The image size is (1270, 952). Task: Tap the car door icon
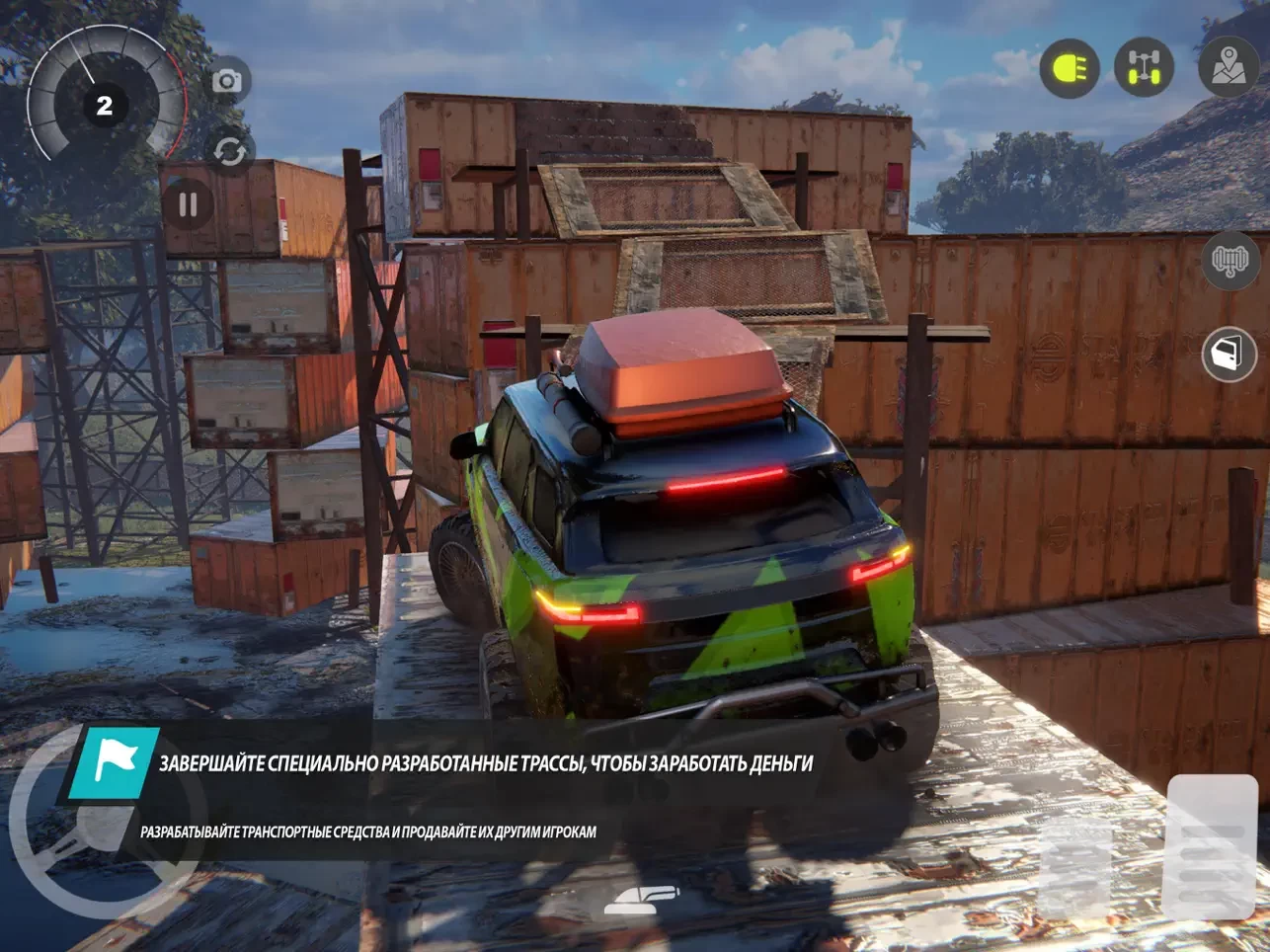click(1229, 355)
